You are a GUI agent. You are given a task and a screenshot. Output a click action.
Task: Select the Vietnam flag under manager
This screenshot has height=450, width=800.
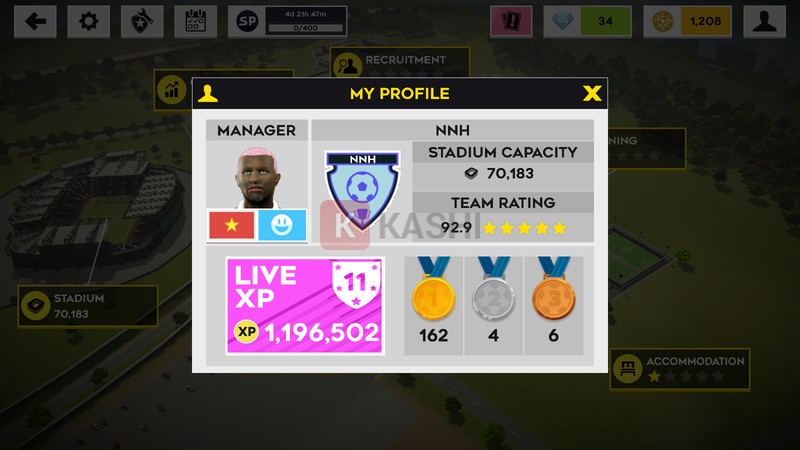coord(231,225)
